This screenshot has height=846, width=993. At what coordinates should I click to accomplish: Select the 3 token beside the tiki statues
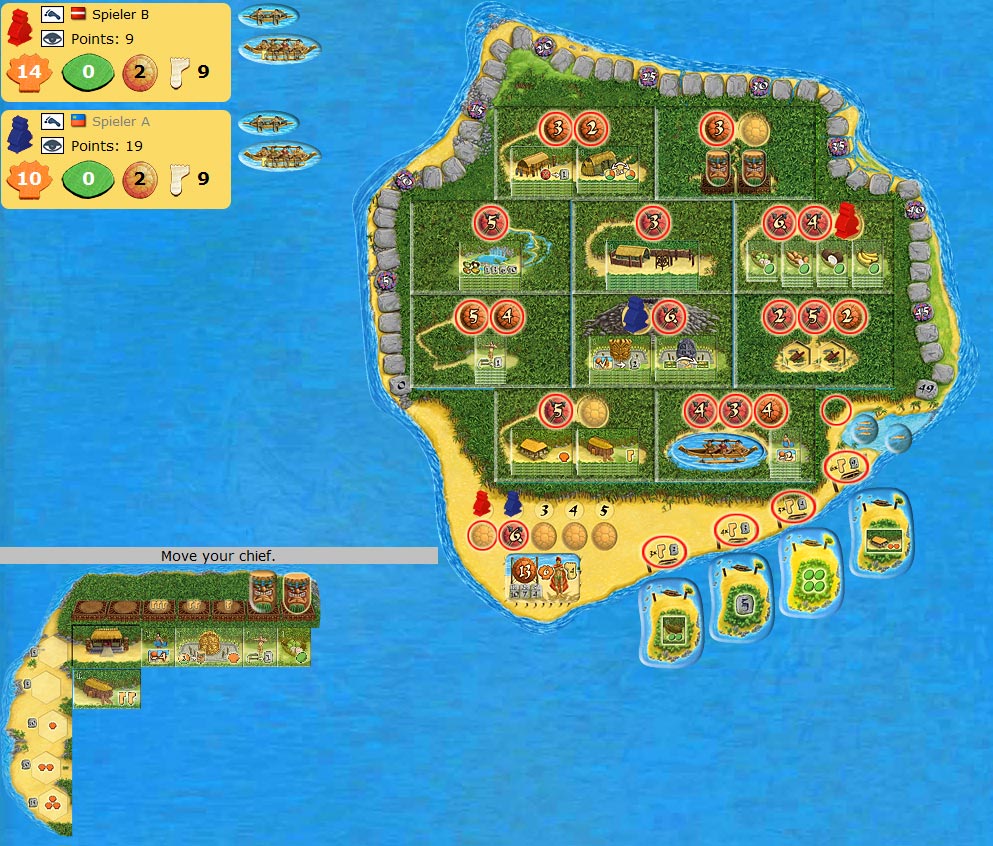pos(718,128)
